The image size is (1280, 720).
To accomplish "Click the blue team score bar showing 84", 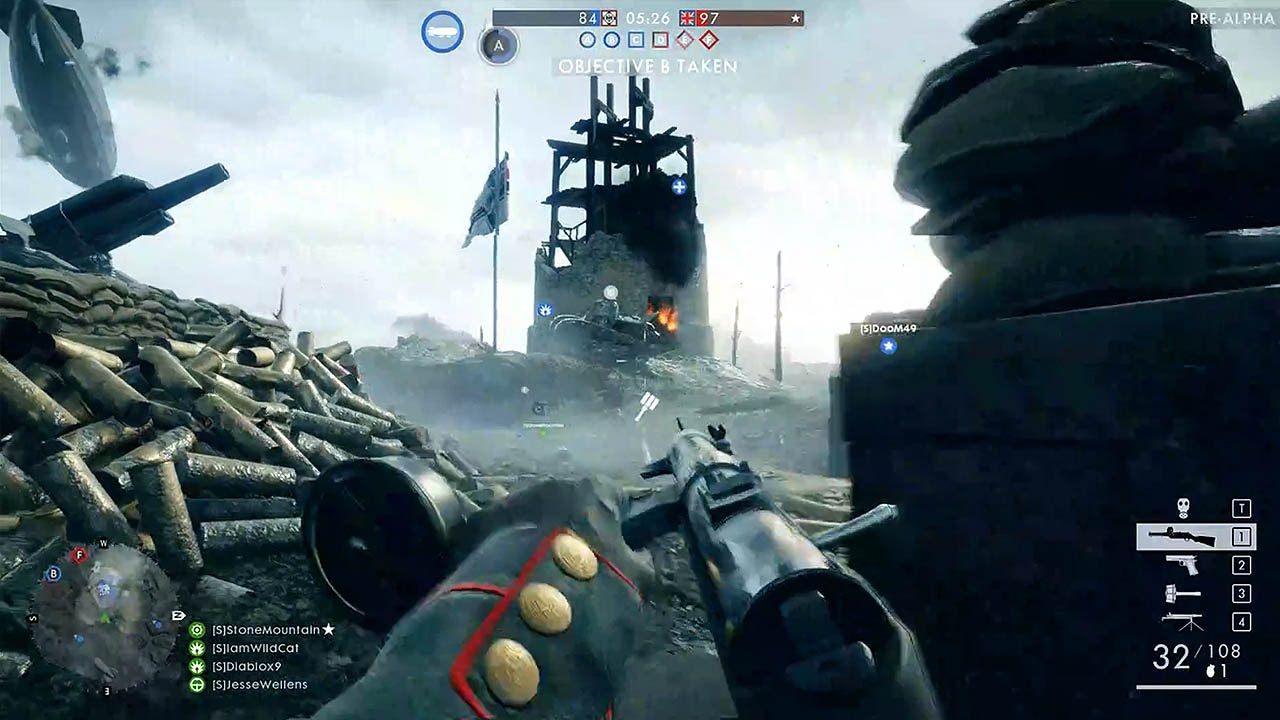I will [587, 18].
